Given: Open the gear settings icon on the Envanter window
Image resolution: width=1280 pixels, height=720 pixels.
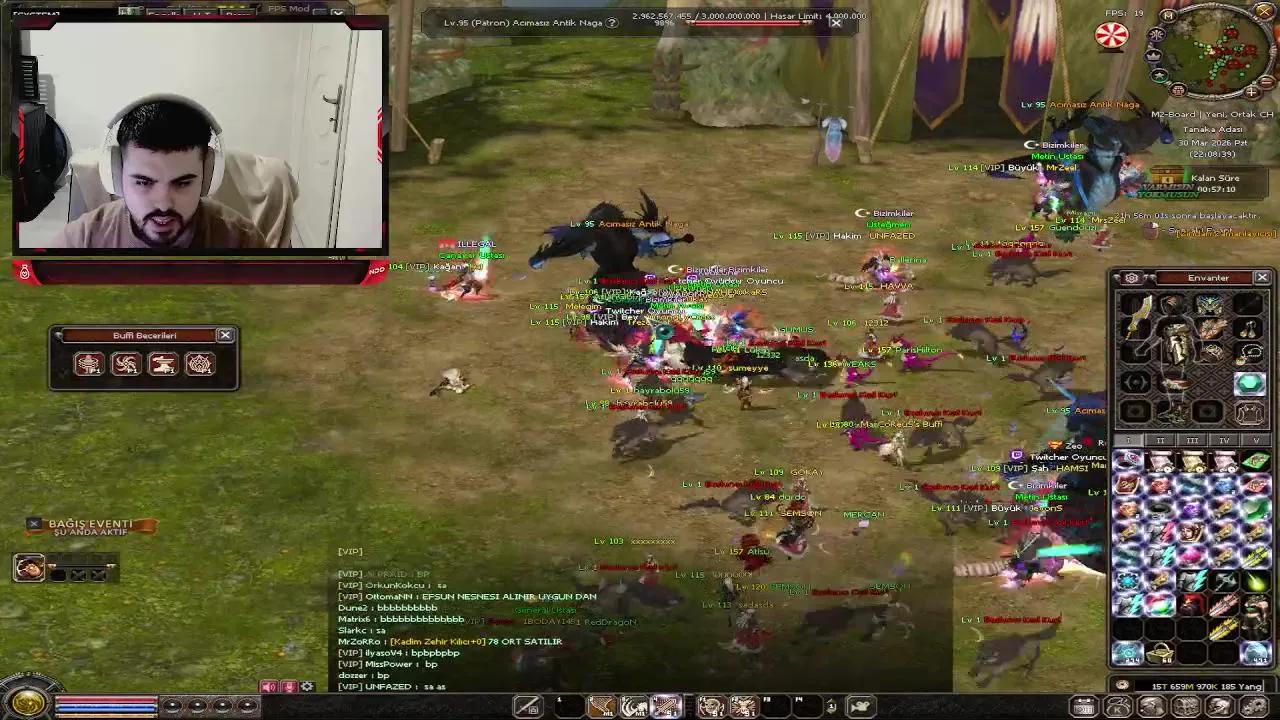Looking at the screenshot, I should click(1132, 278).
